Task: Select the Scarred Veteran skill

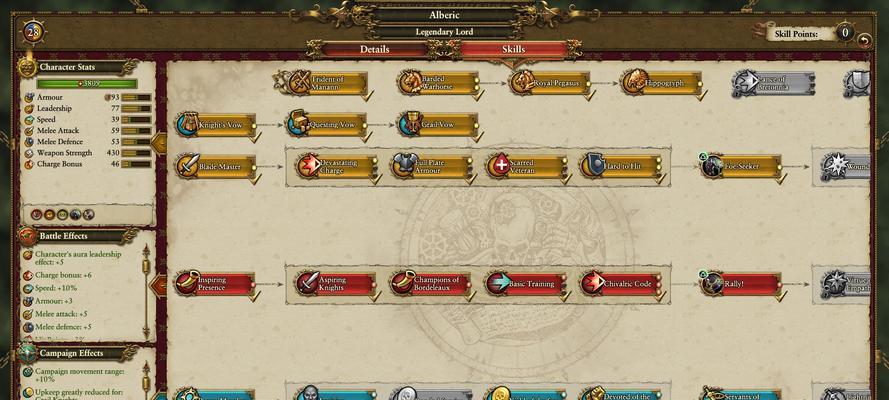Action: [527, 166]
